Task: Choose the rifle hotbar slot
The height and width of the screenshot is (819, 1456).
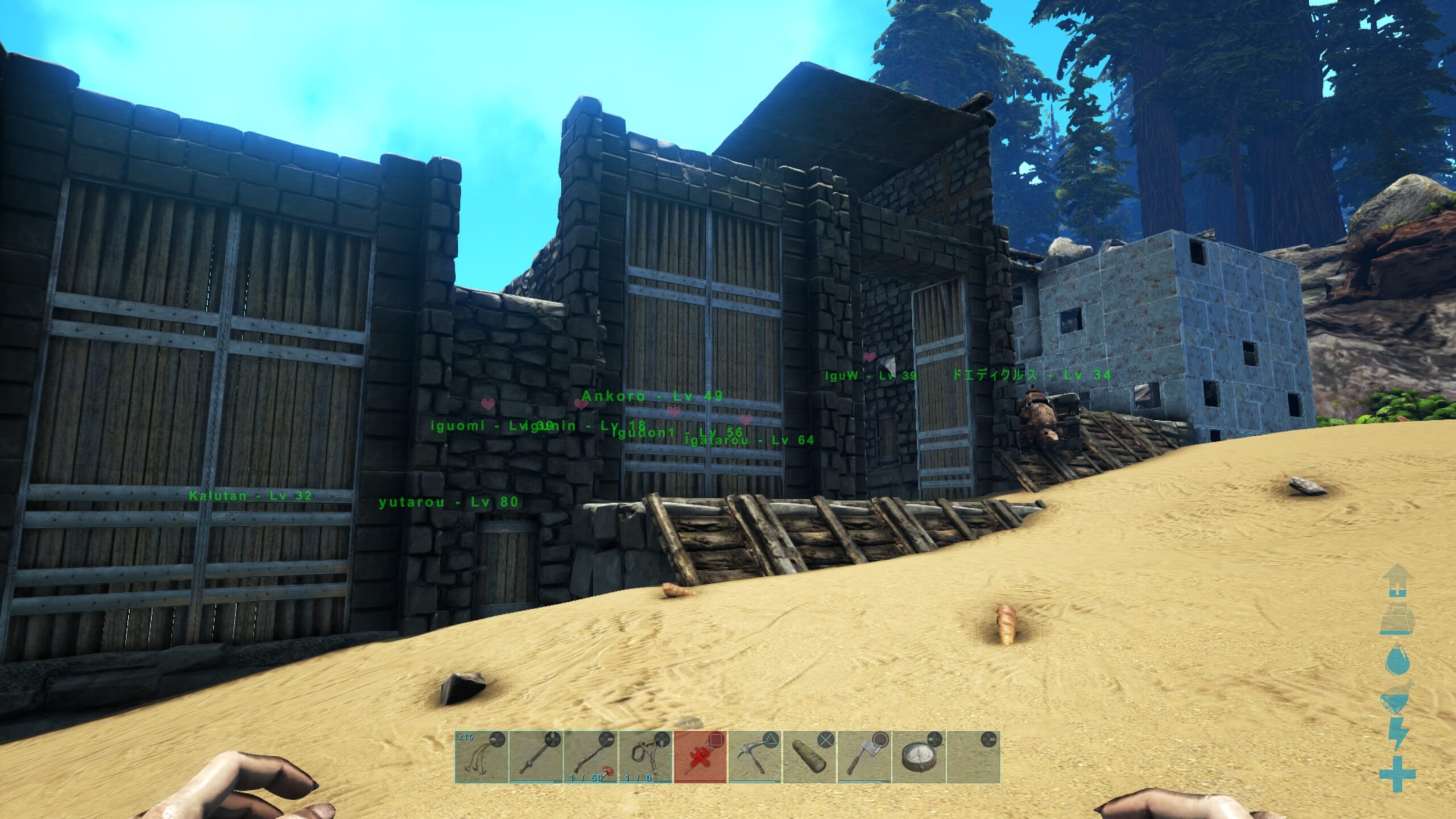Action: pos(590,757)
